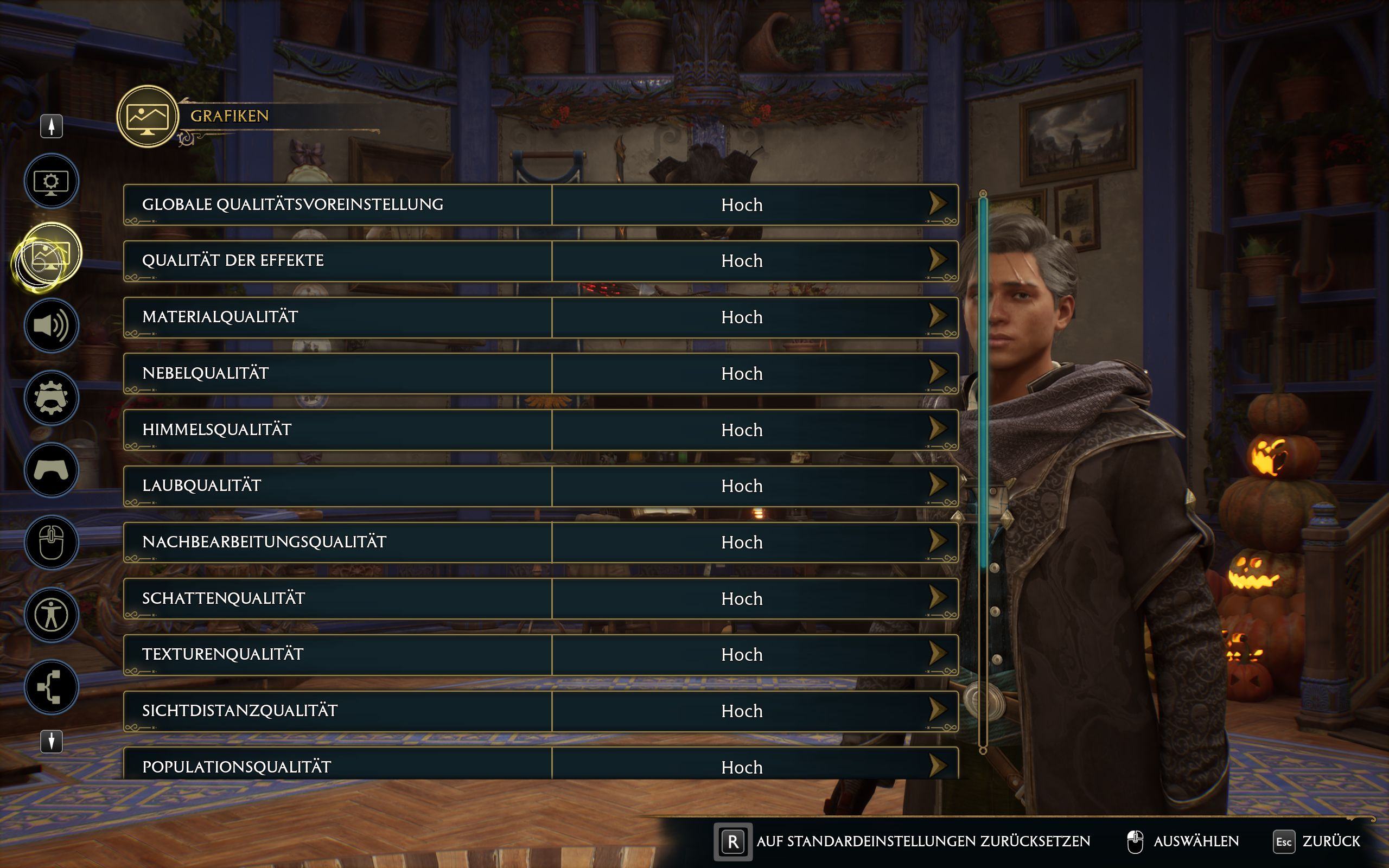
Task: Click the Nebelqualität next-value arrow
Action: [937, 372]
